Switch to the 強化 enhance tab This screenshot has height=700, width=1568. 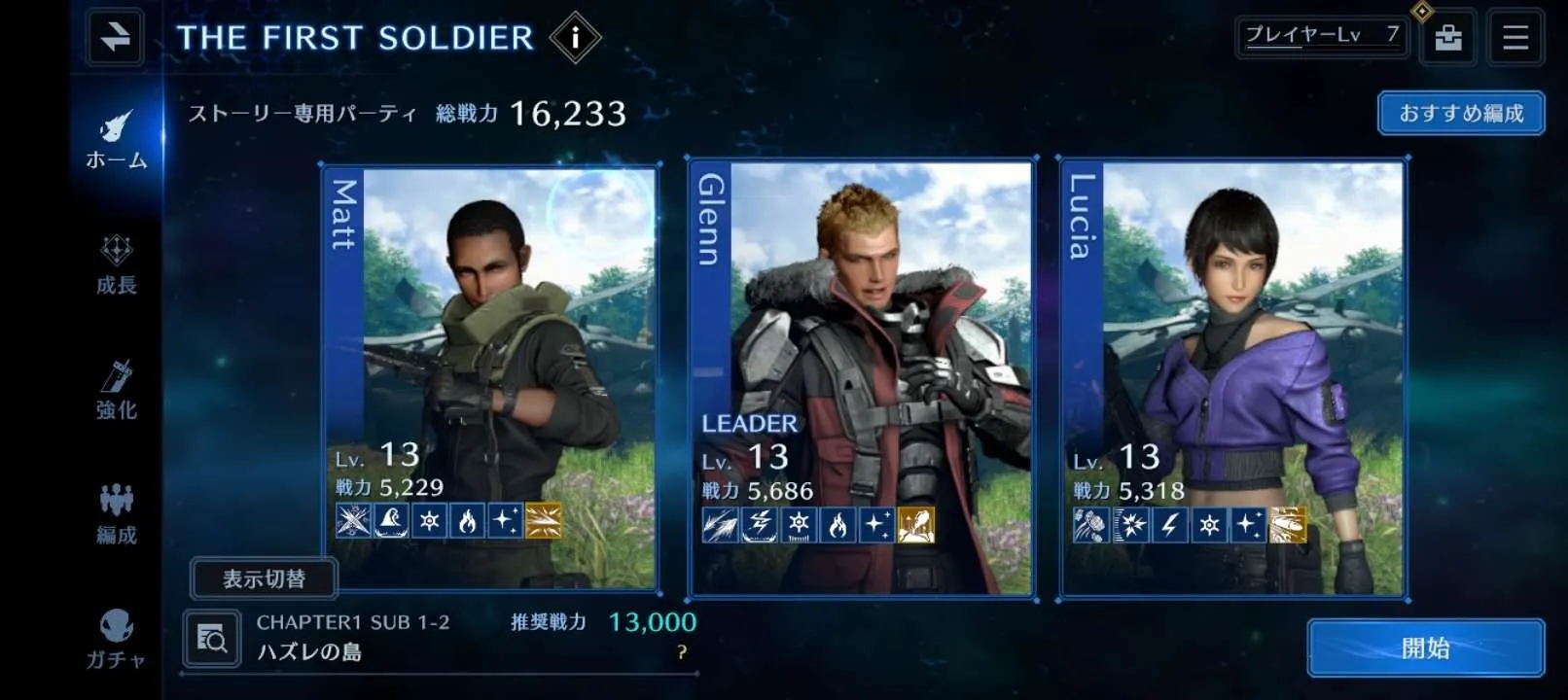pos(117,390)
